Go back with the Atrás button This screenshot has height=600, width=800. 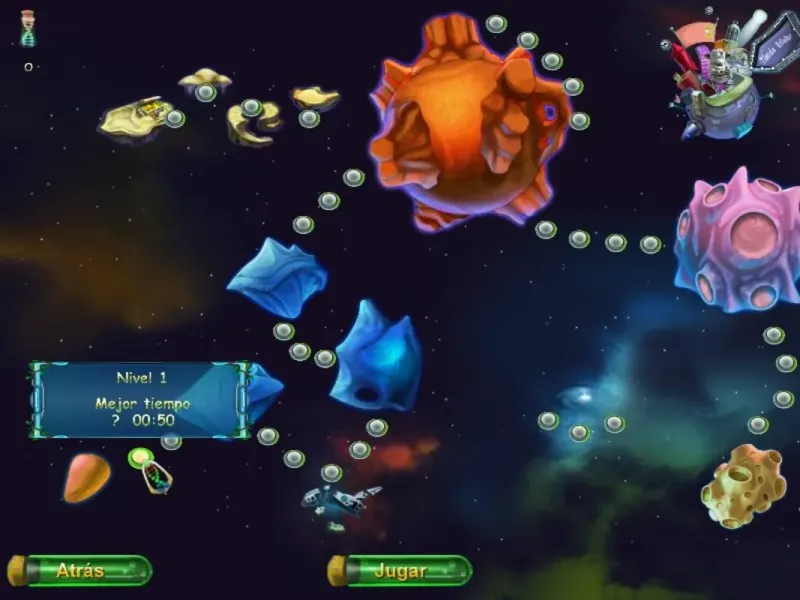[80, 571]
